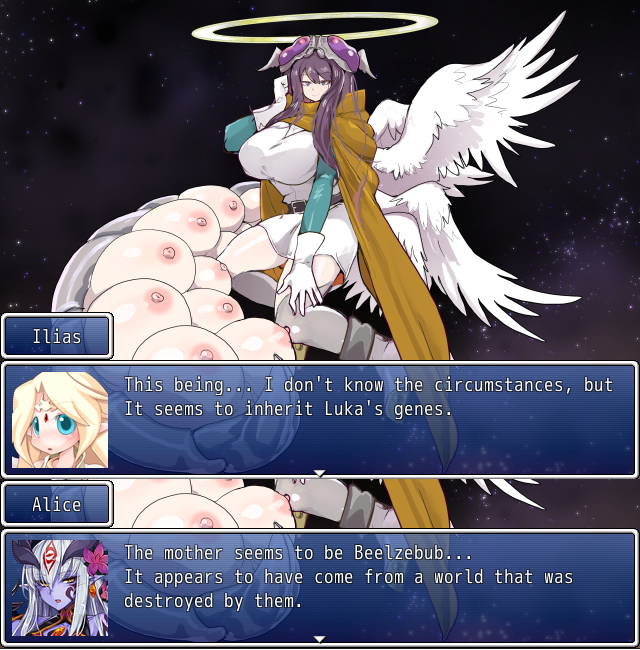Viewport: 640px width, 650px height.
Task: Advance Ilias's dialogue message box
Action: (x=320, y=472)
